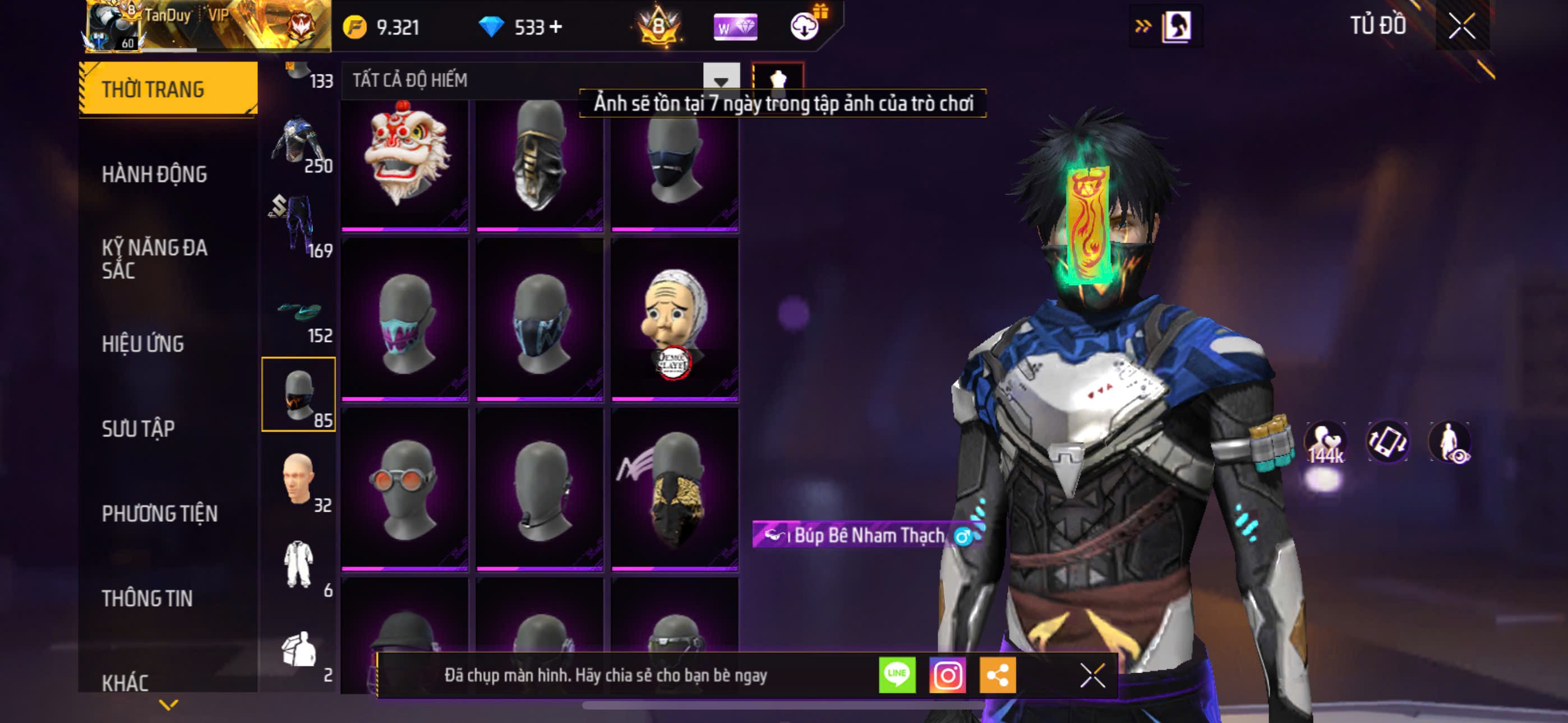Select the bald head category with 32 items

pos(298,480)
